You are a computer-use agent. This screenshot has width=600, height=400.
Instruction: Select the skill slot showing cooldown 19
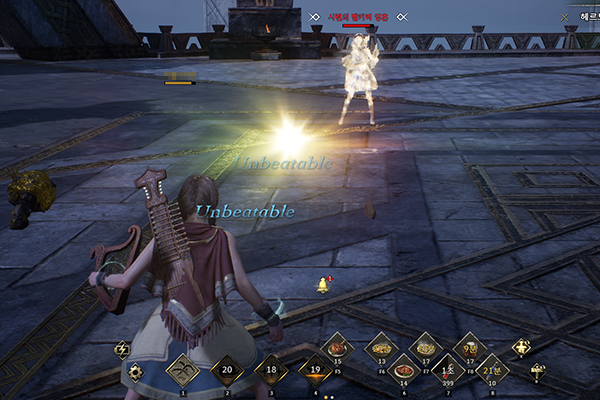(x=315, y=370)
